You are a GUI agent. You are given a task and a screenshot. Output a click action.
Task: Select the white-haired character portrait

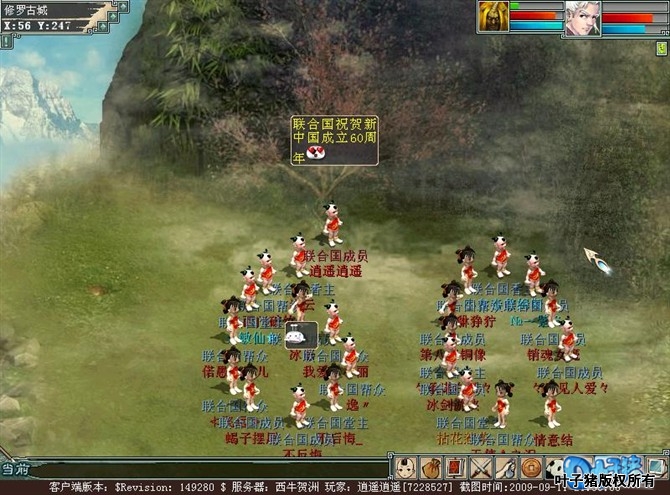582,18
